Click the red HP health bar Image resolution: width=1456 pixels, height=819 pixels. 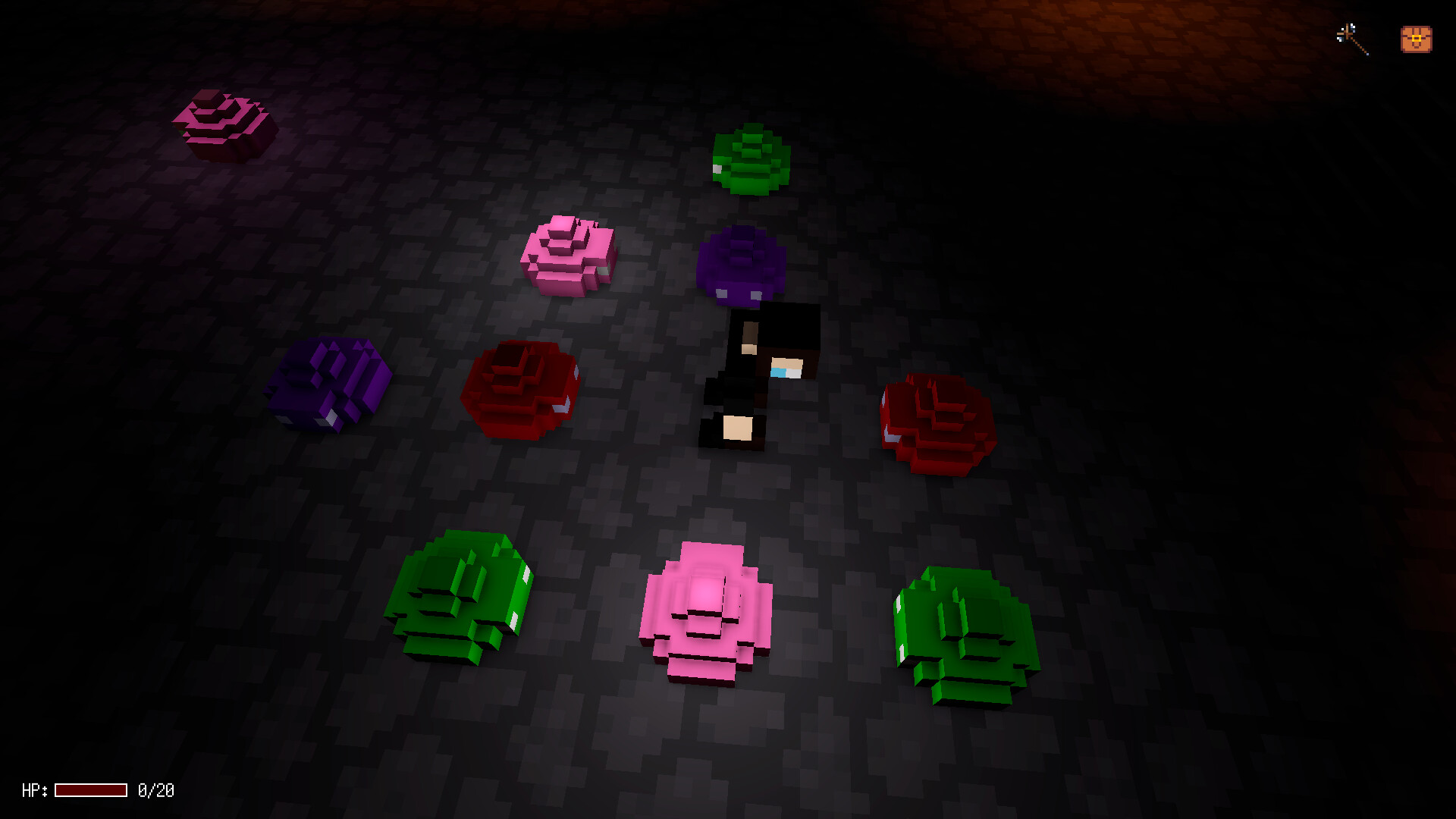[91, 791]
